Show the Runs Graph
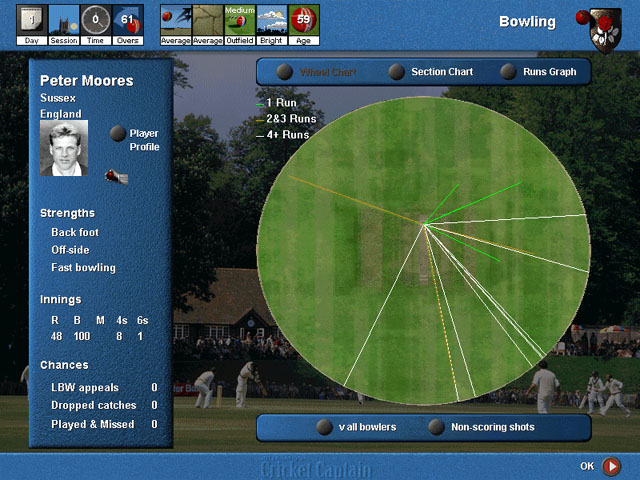This screenshot has width=640, height=480. coord(509,72)
